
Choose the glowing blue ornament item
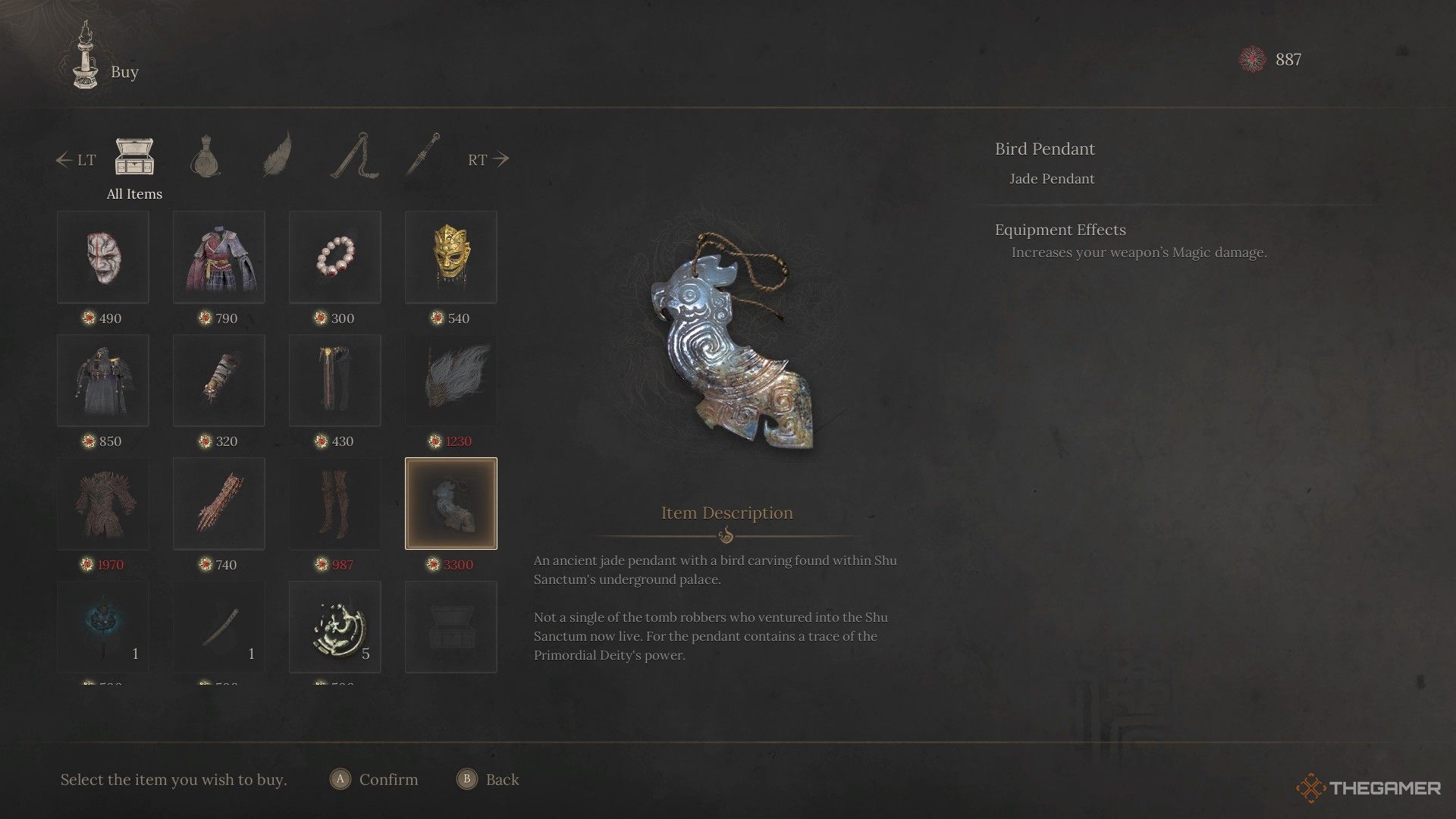coord(103,627)
